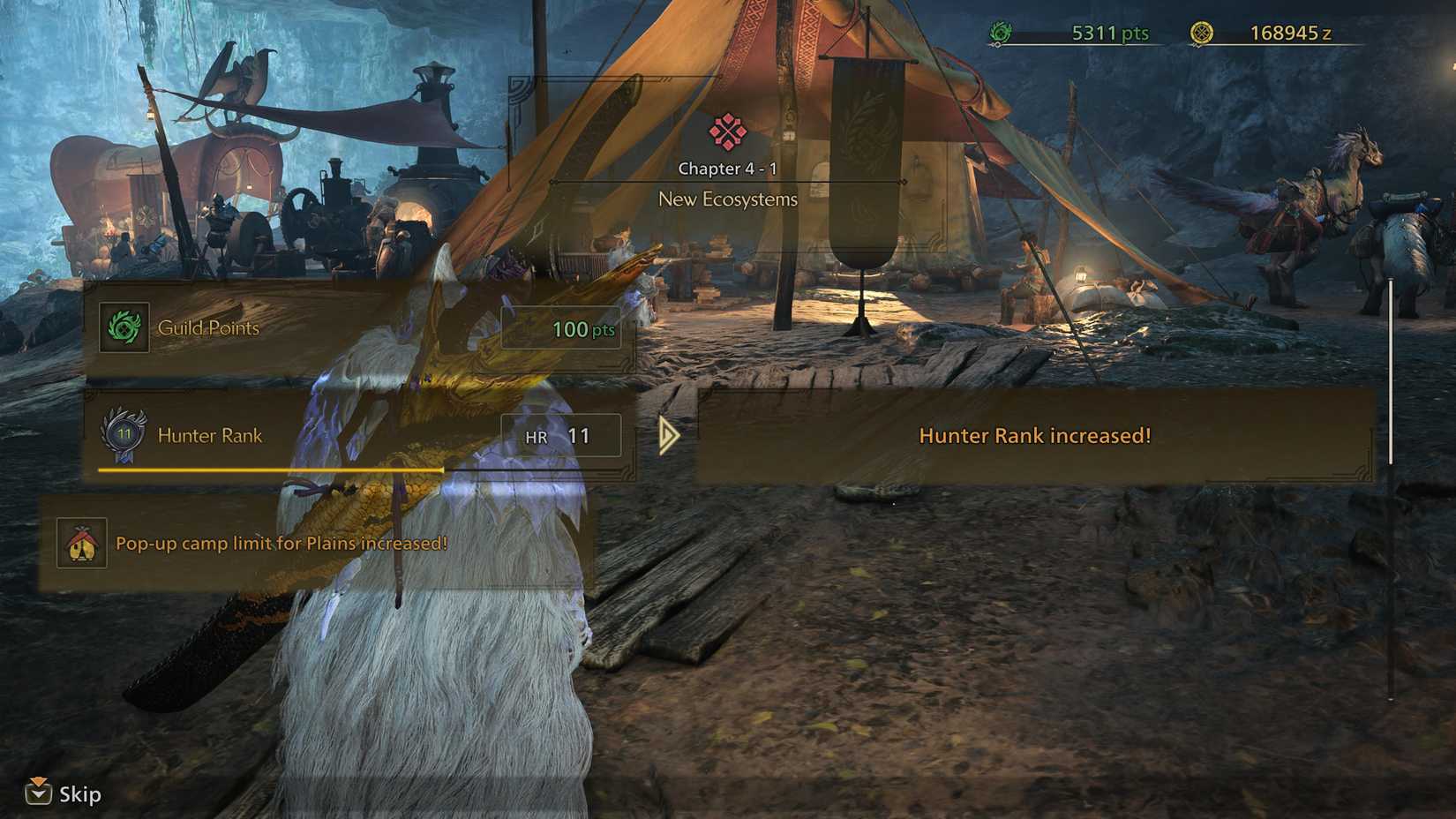This screenshot has height=819, width=1456.
Task: Select the pop-up camp limit notification
Action: [x=316, y=543]
